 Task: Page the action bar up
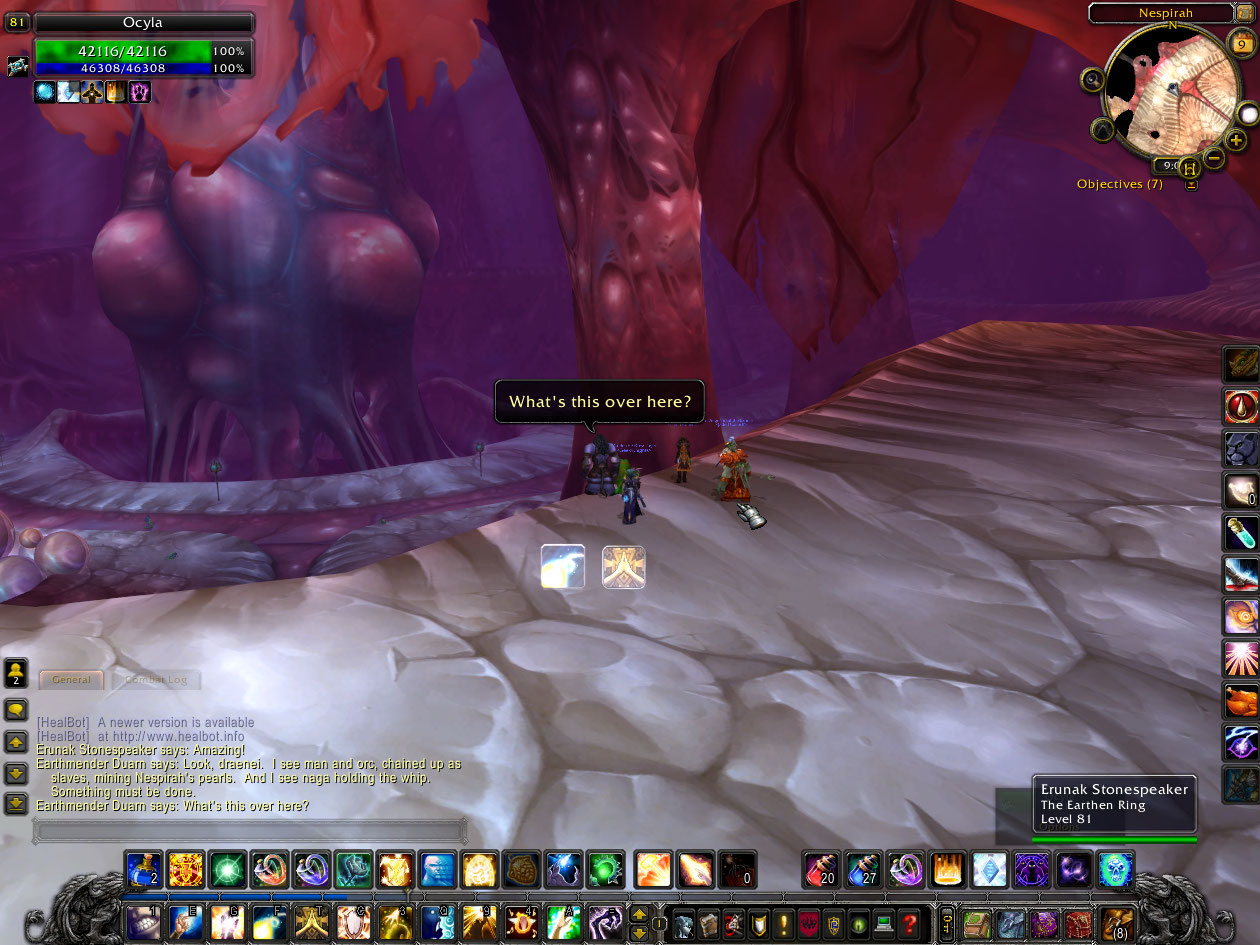[639, 914]
